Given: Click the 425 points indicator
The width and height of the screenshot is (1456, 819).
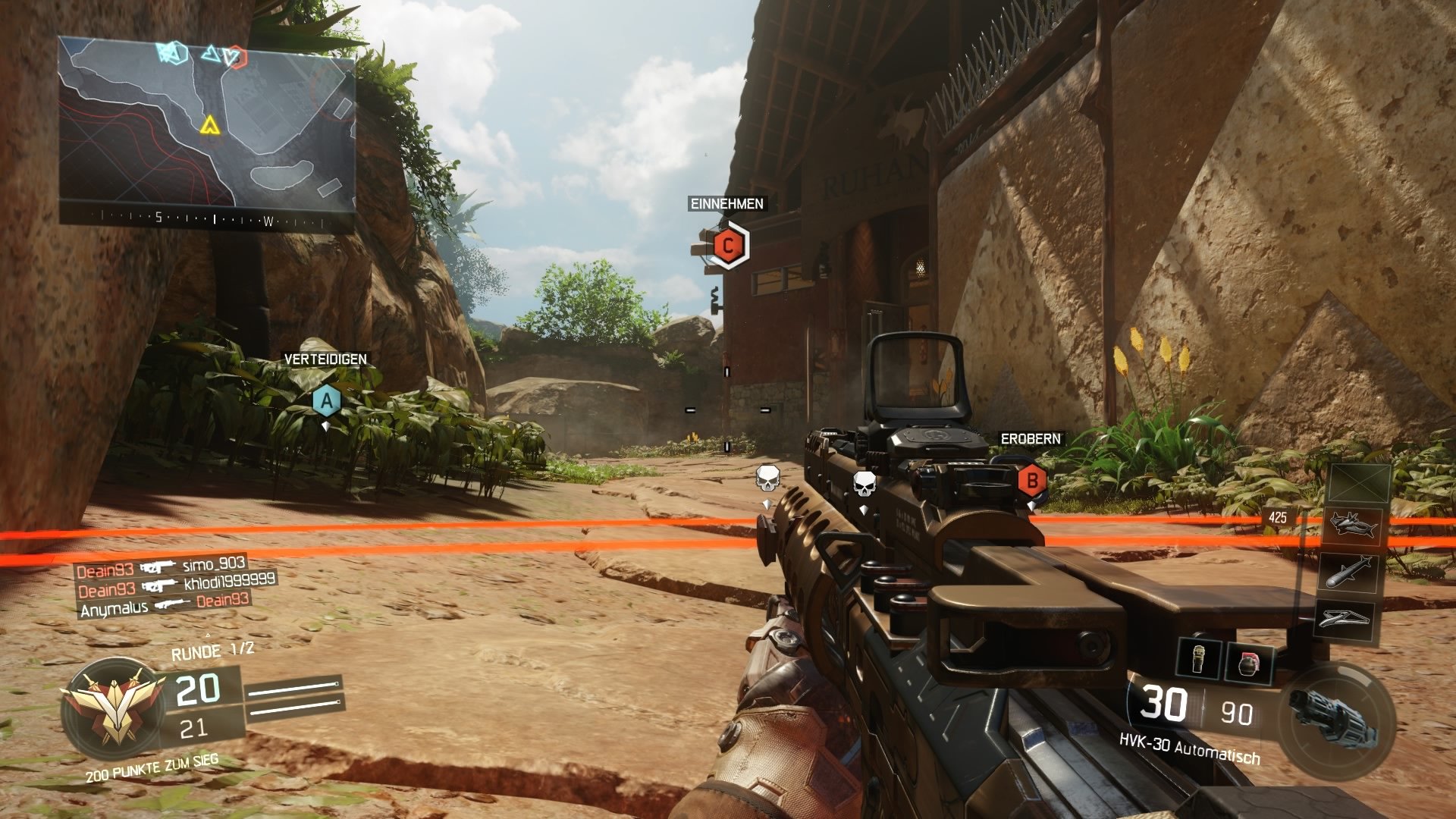Looking at the screenshot, I should tap(1278, 516).
